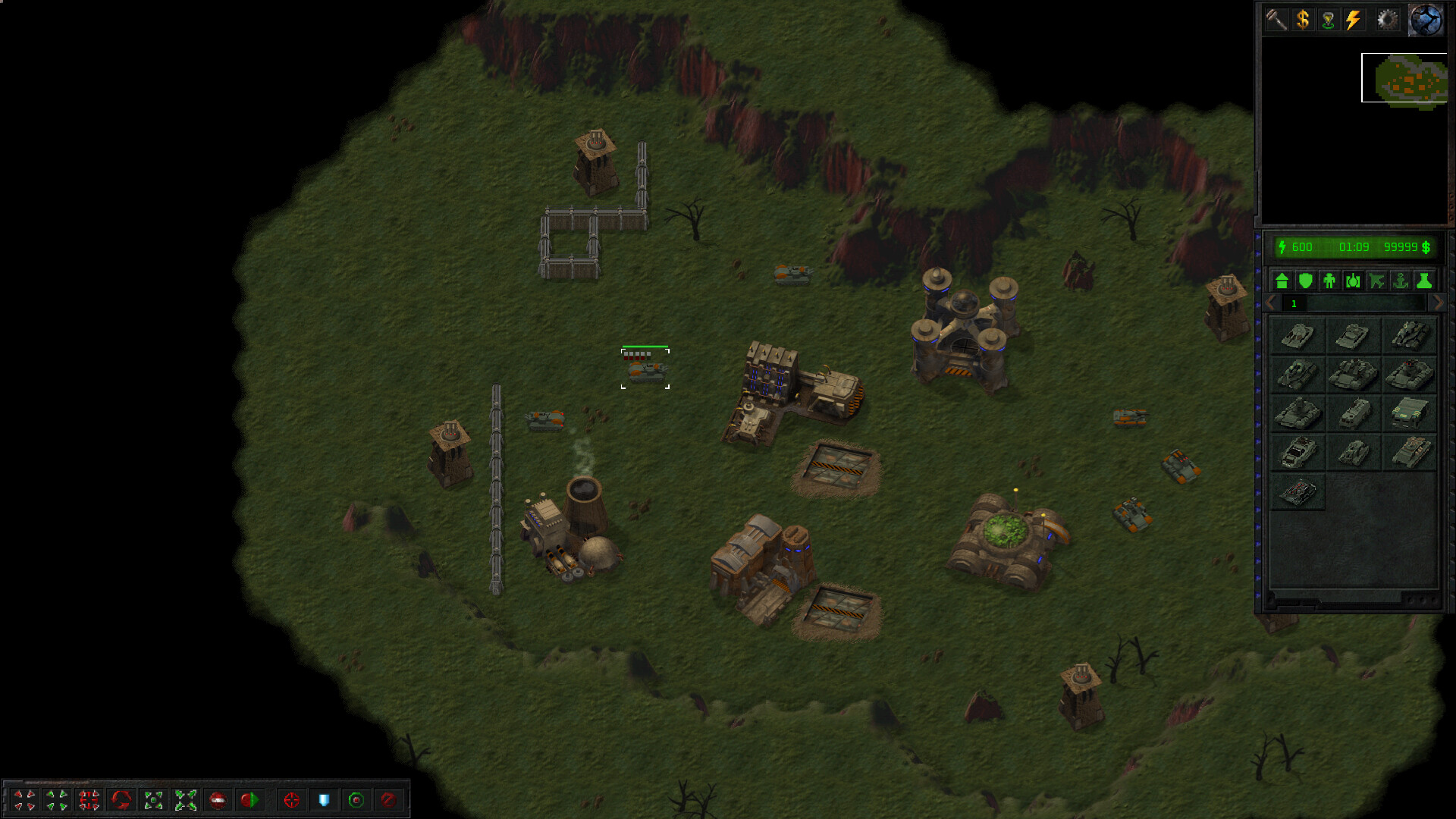
Task: Open the gear settings menu
Action: coord(1387,19)
